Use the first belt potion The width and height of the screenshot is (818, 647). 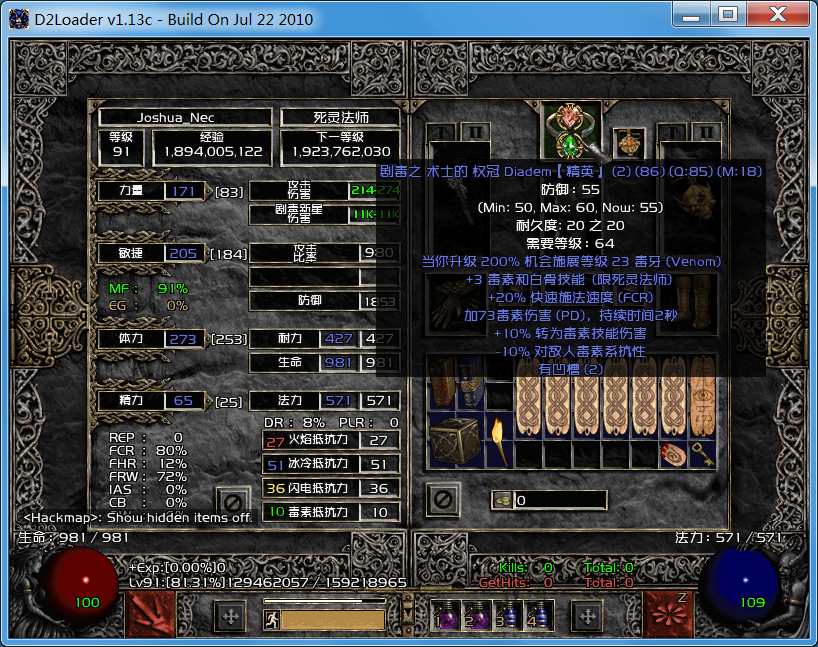point(446,615)
